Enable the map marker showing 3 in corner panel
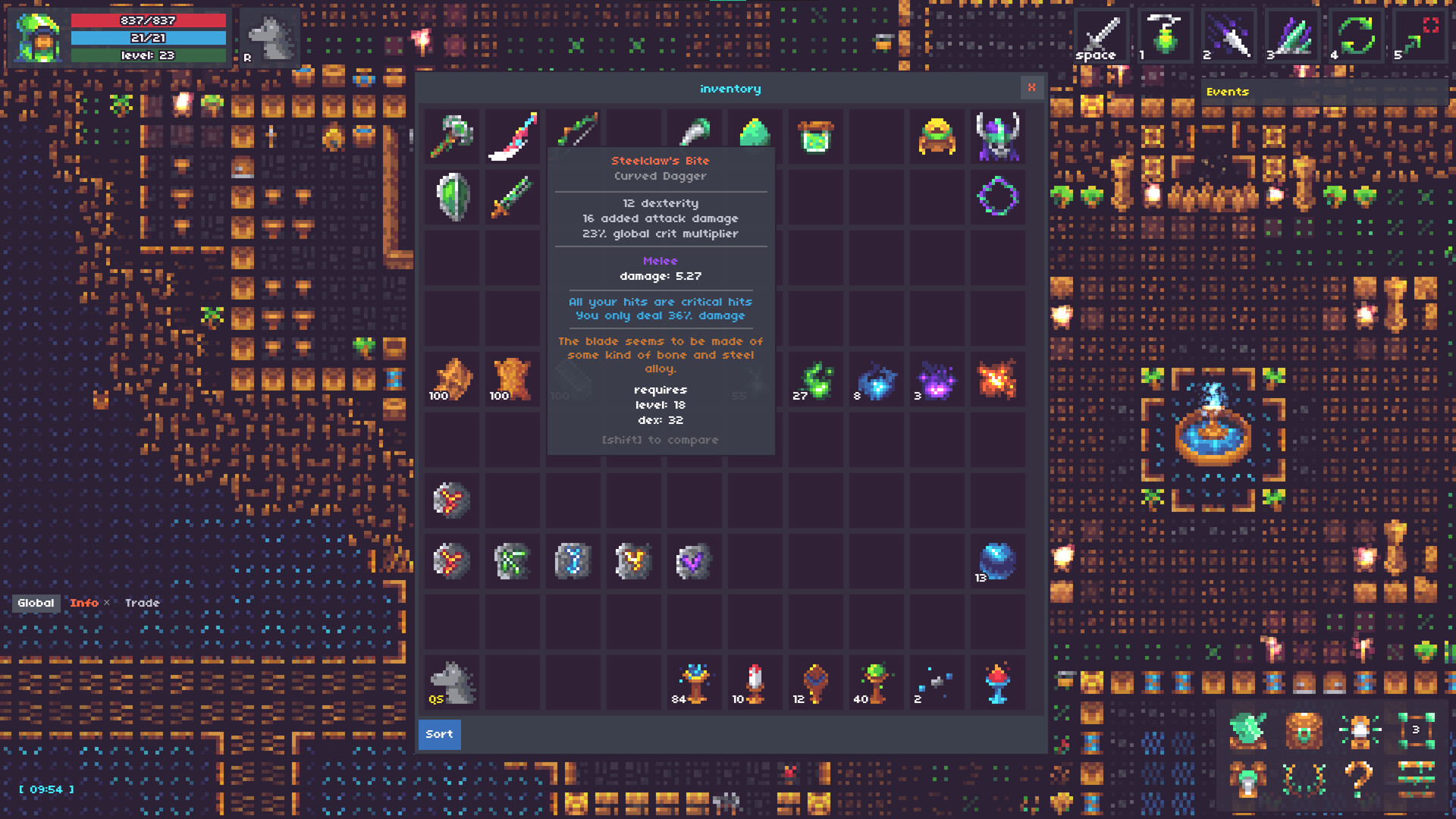1456x819 pixels. pos(1415,730)
